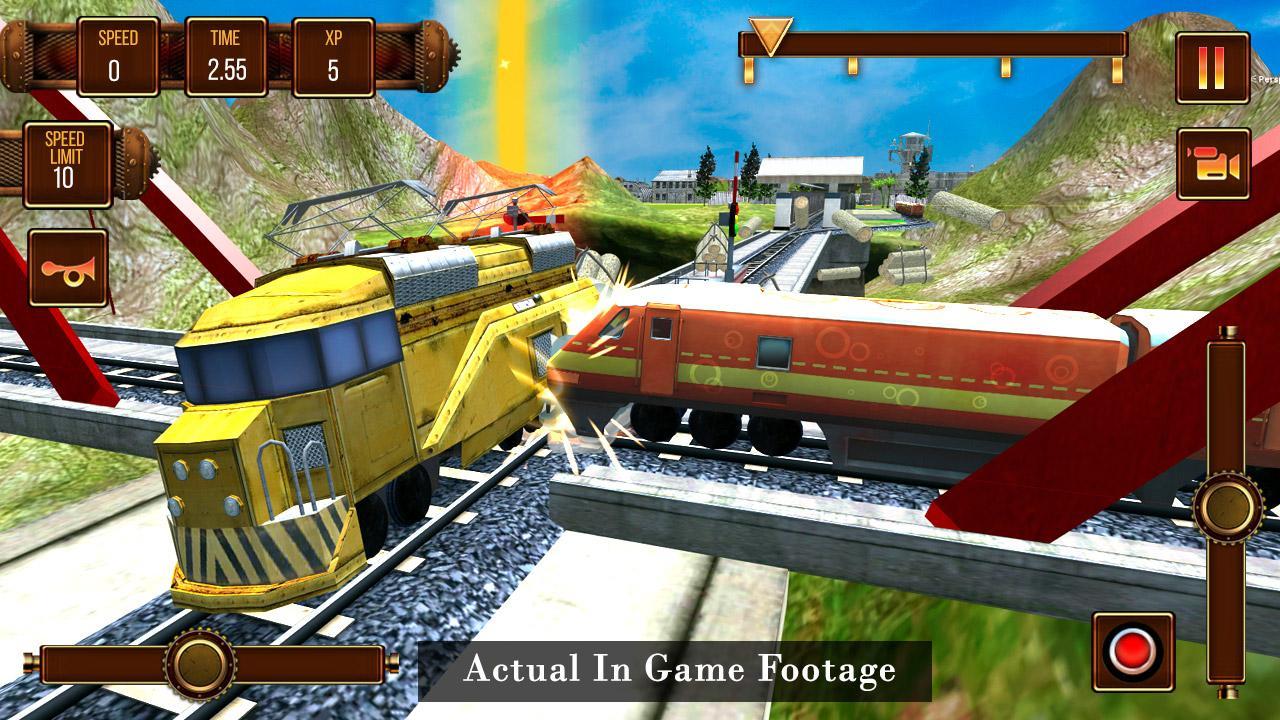
Task: Toggle the horn sound effect
Action: (66, 265)
